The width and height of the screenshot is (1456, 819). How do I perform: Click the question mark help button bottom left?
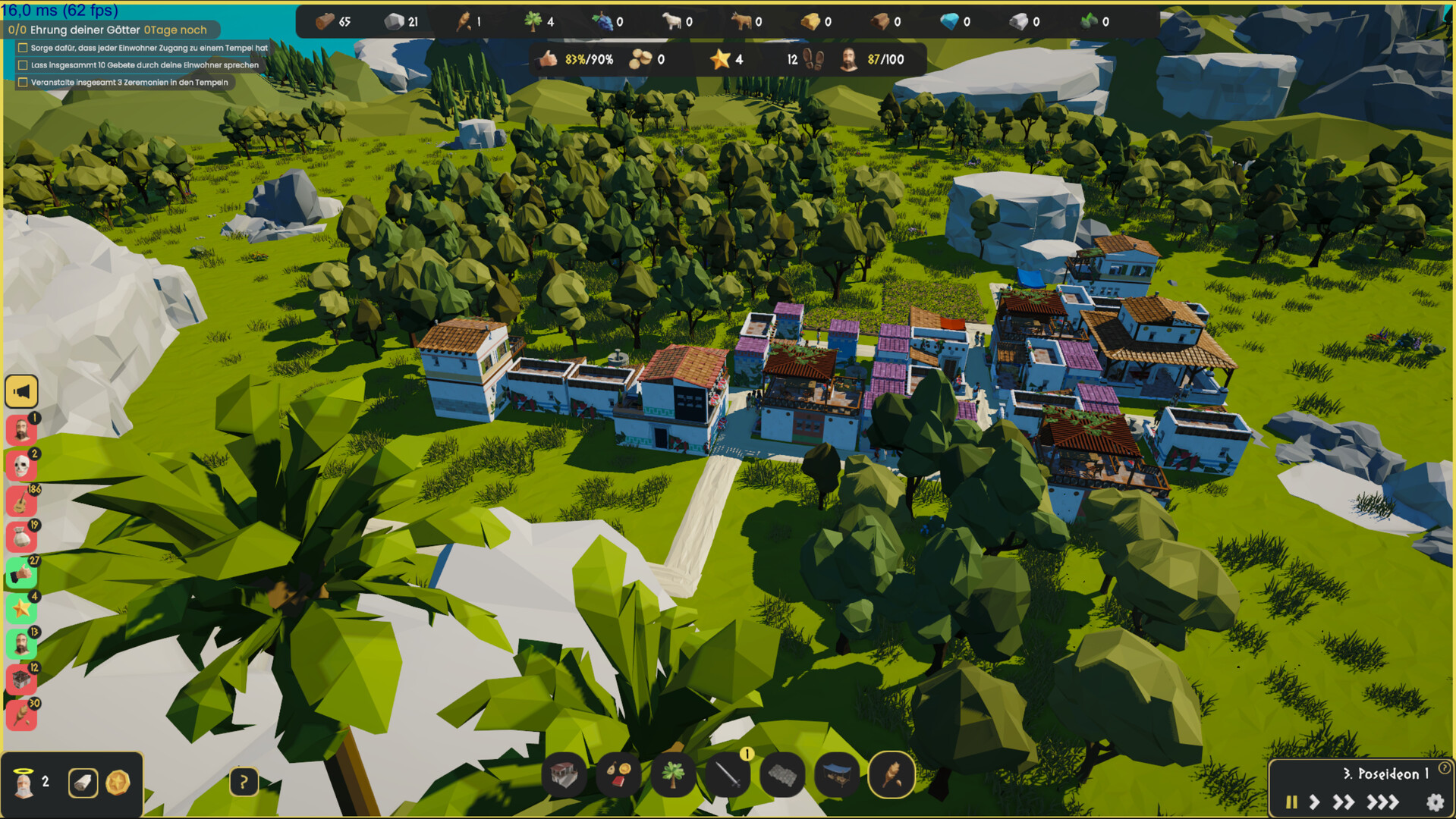tap(243, 781)
